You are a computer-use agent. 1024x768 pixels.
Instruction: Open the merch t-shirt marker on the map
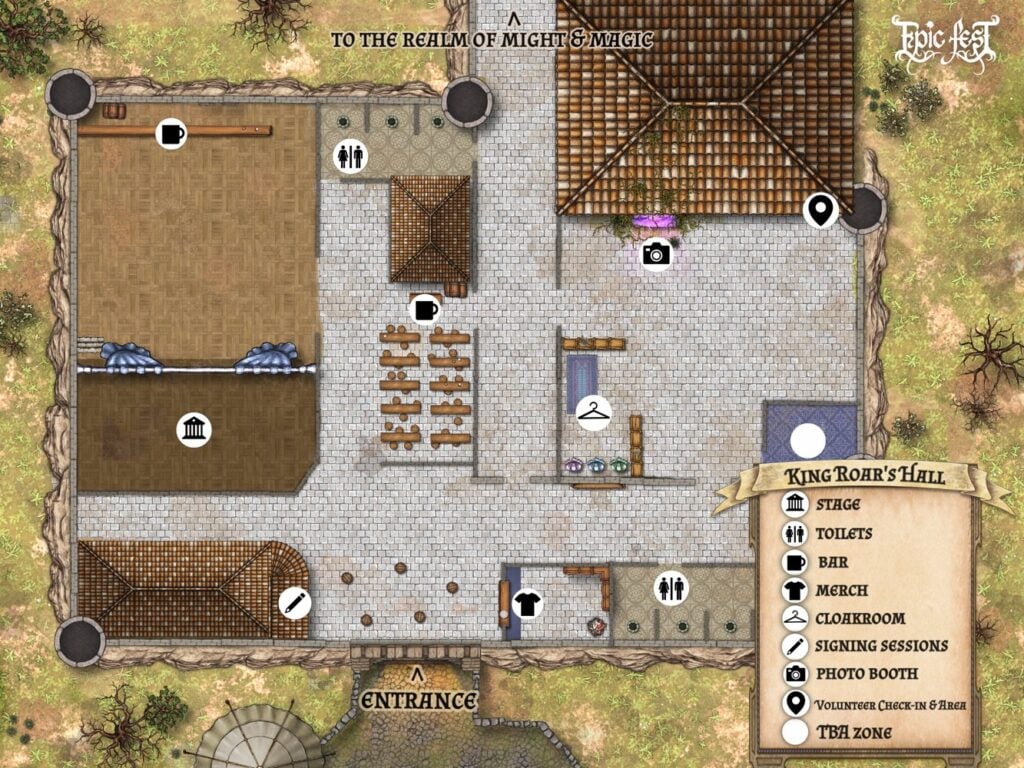[x=528, y=603]
